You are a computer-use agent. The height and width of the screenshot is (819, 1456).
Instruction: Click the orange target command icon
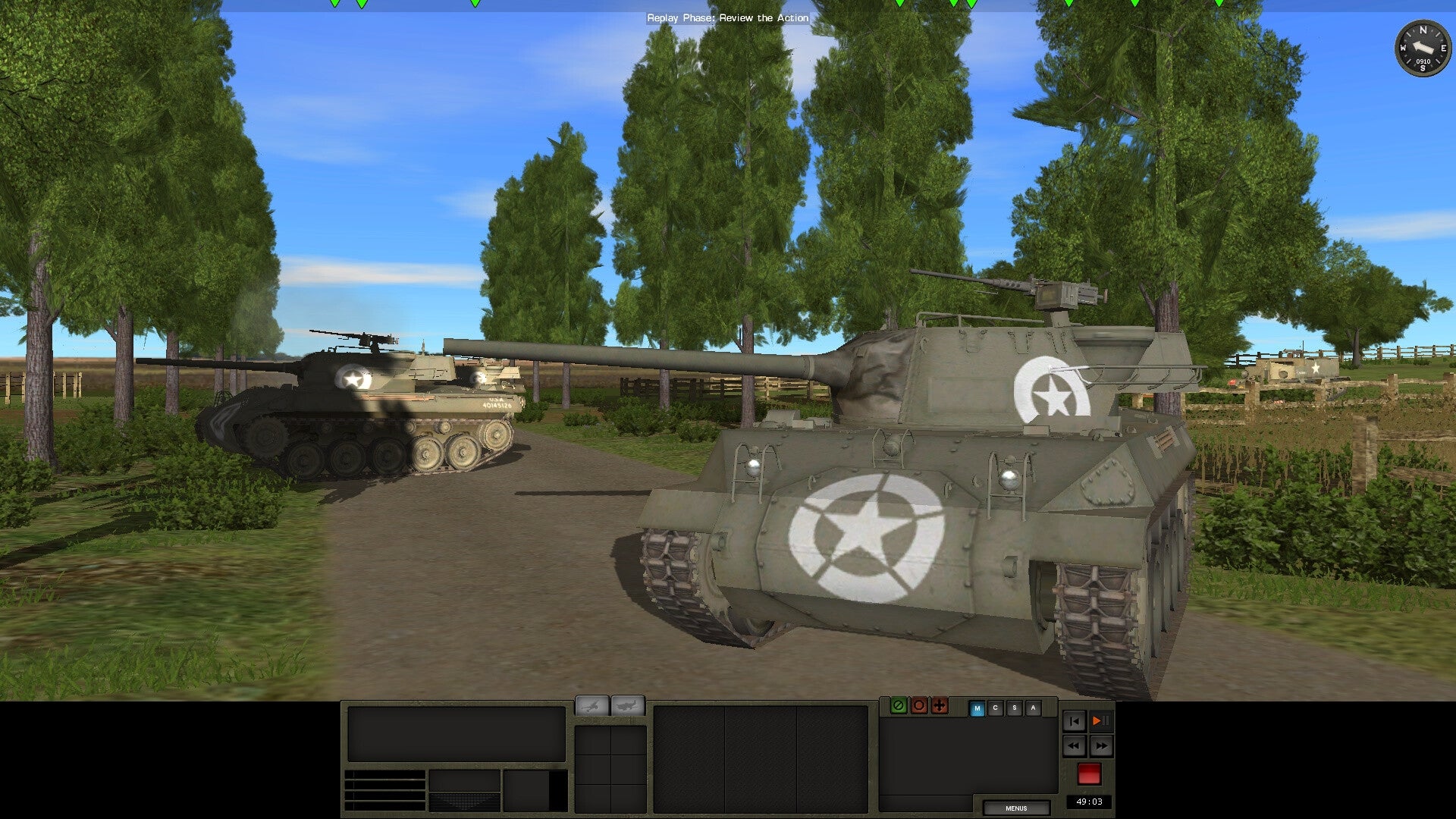point(919,707)
